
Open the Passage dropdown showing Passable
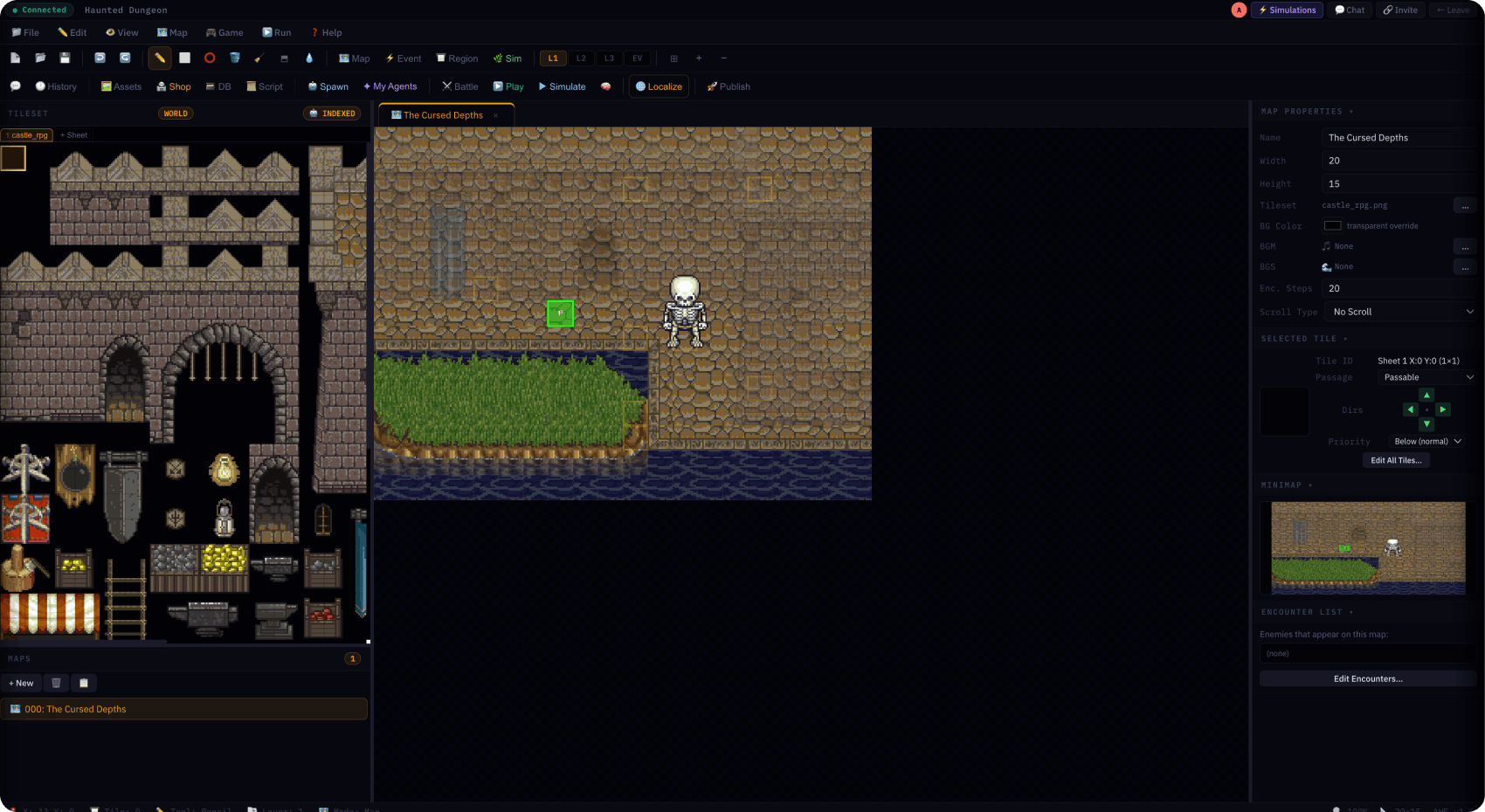click(x=1426, y=377)
